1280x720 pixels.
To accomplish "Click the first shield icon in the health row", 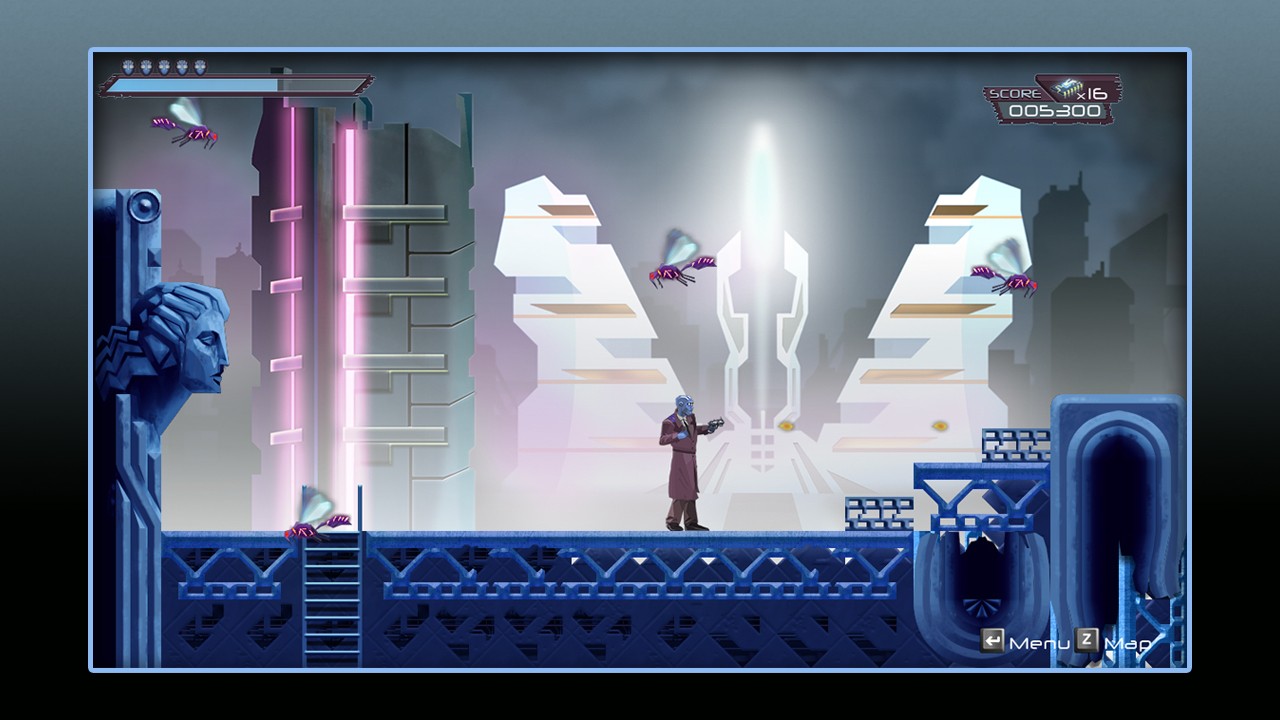I will (129, 66).
